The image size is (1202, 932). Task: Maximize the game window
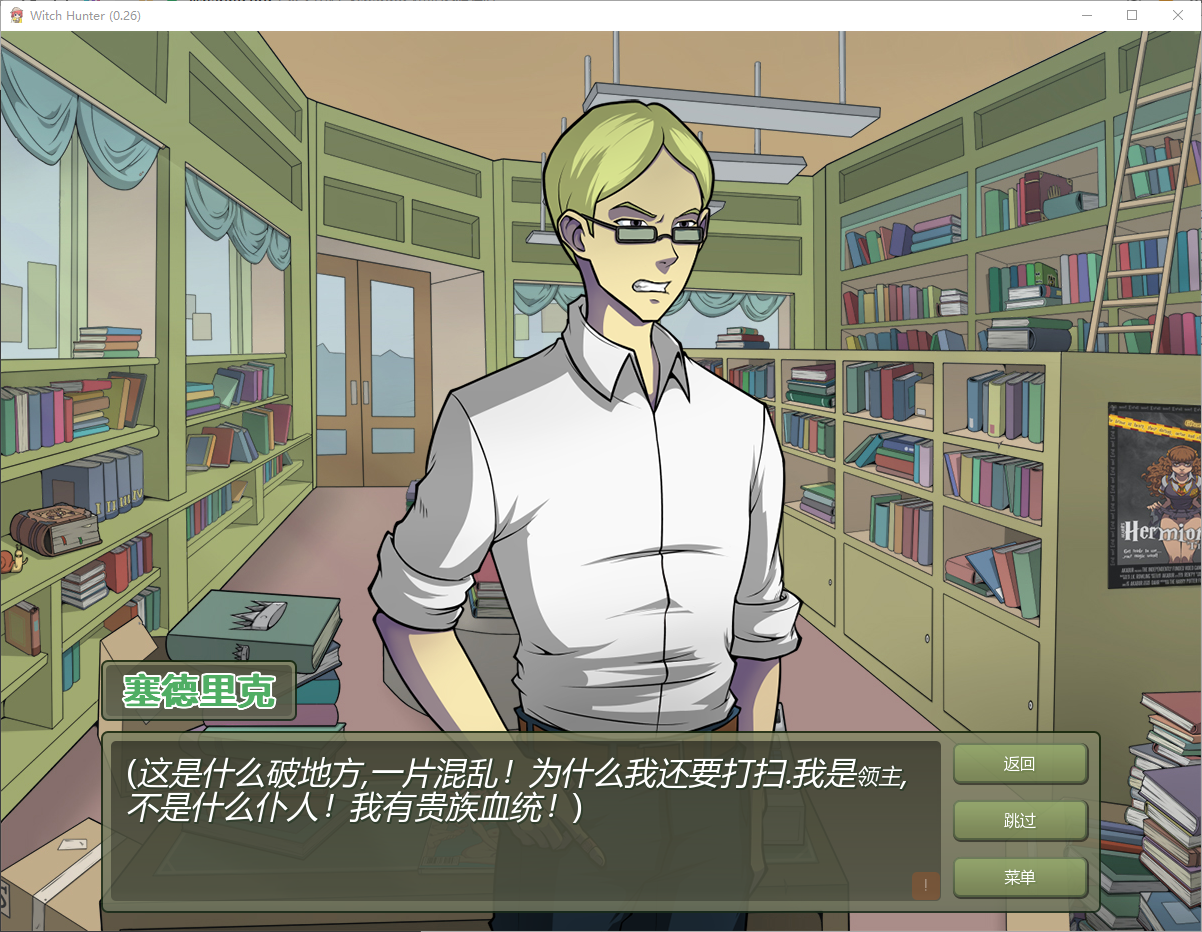pyautogui.click(x=1132, y=15)
